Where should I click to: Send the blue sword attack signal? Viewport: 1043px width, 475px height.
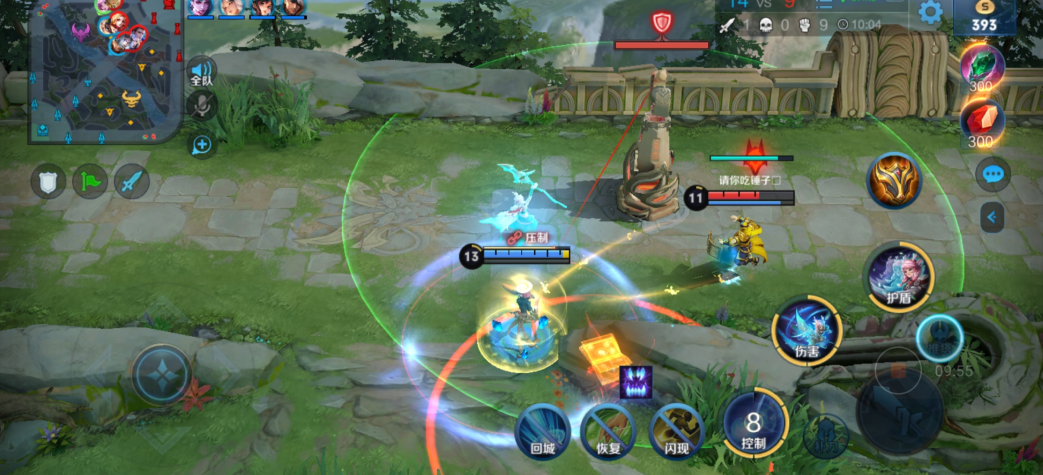click(x=132, y=181)
